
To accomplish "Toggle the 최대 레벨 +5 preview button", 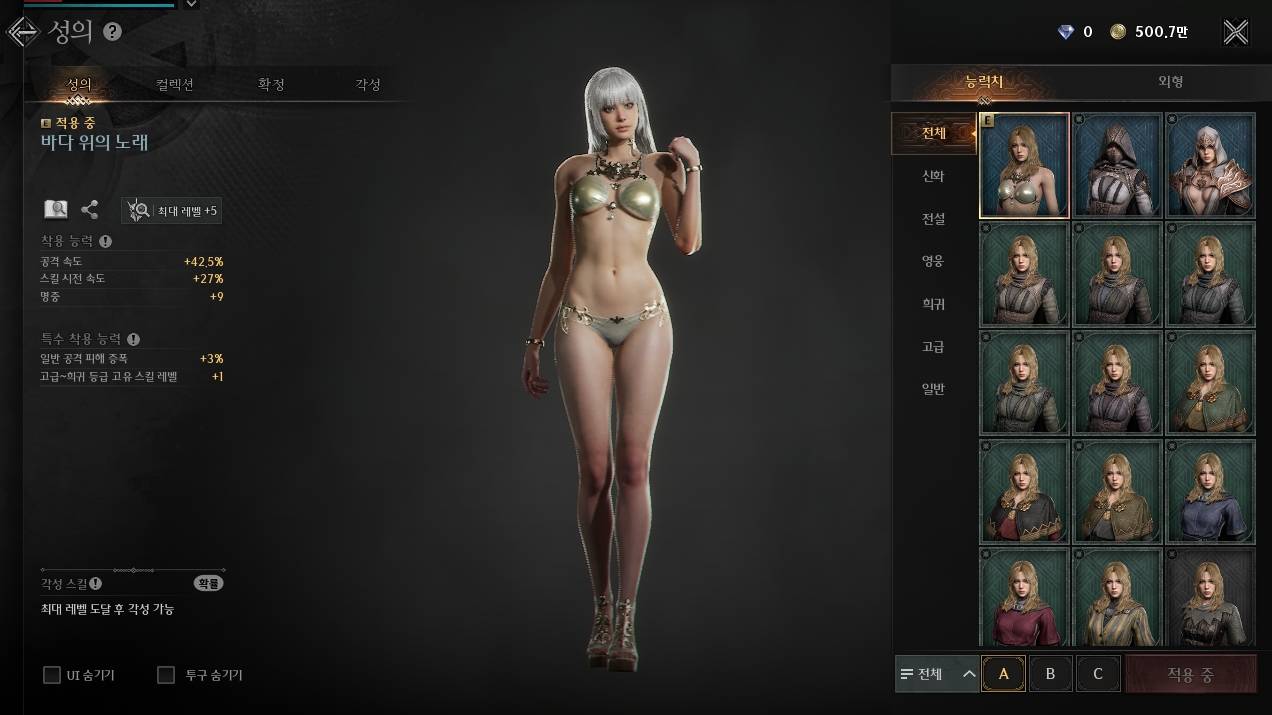I will [172, 210].
